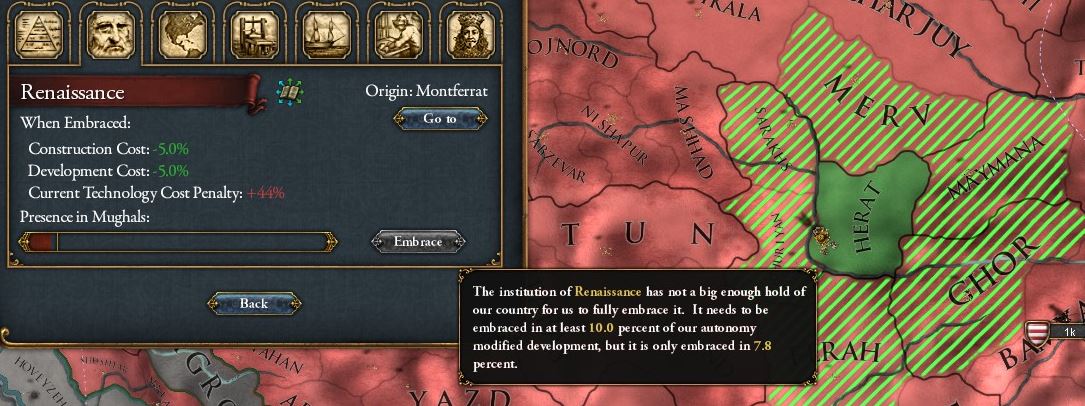Viewport: 1085px width, 406px height.
Task: Click the book icon beside Renaissance title
Action: [x=290, y=93]
